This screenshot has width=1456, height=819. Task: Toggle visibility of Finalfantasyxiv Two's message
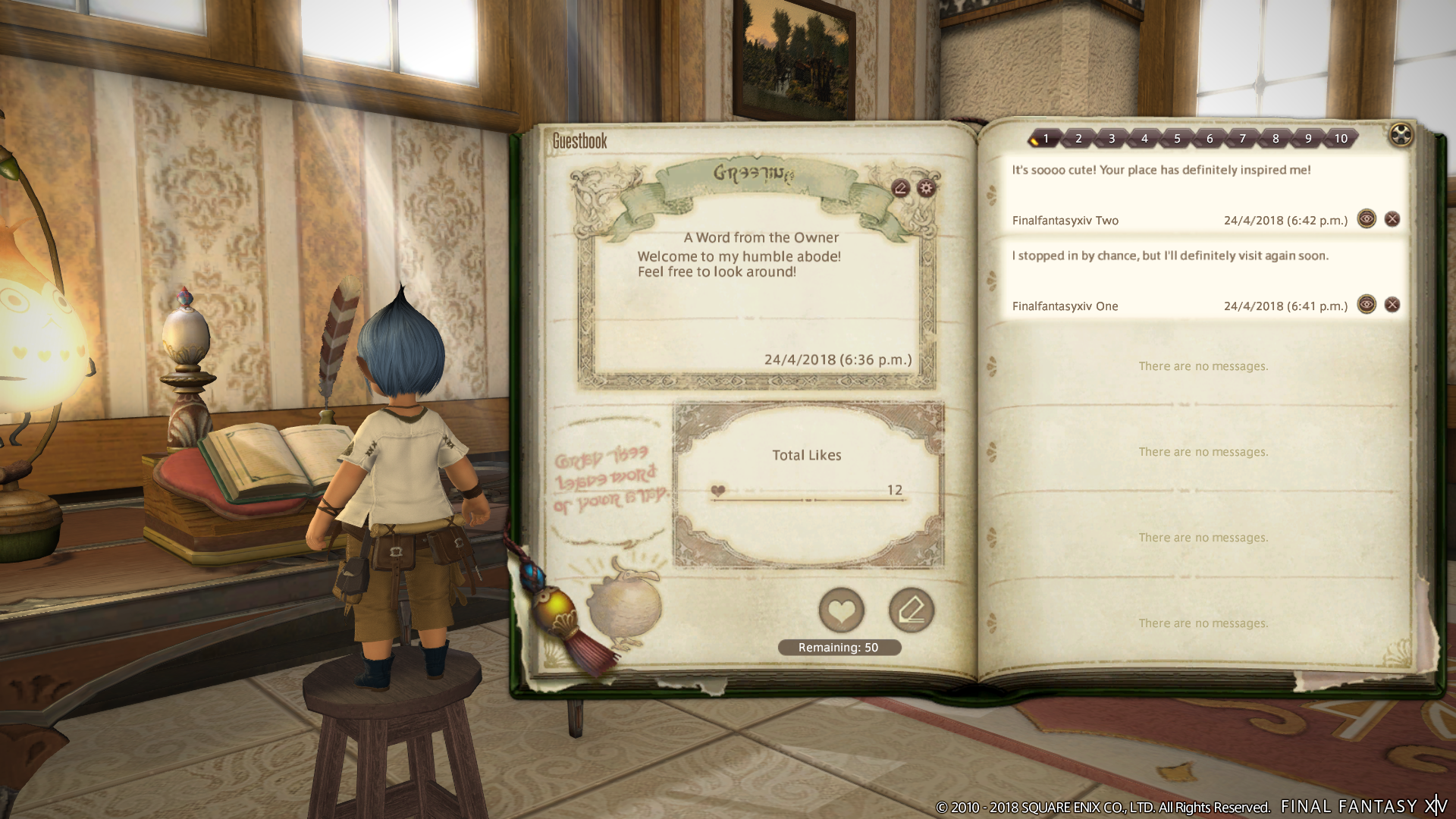point(1367,219)
